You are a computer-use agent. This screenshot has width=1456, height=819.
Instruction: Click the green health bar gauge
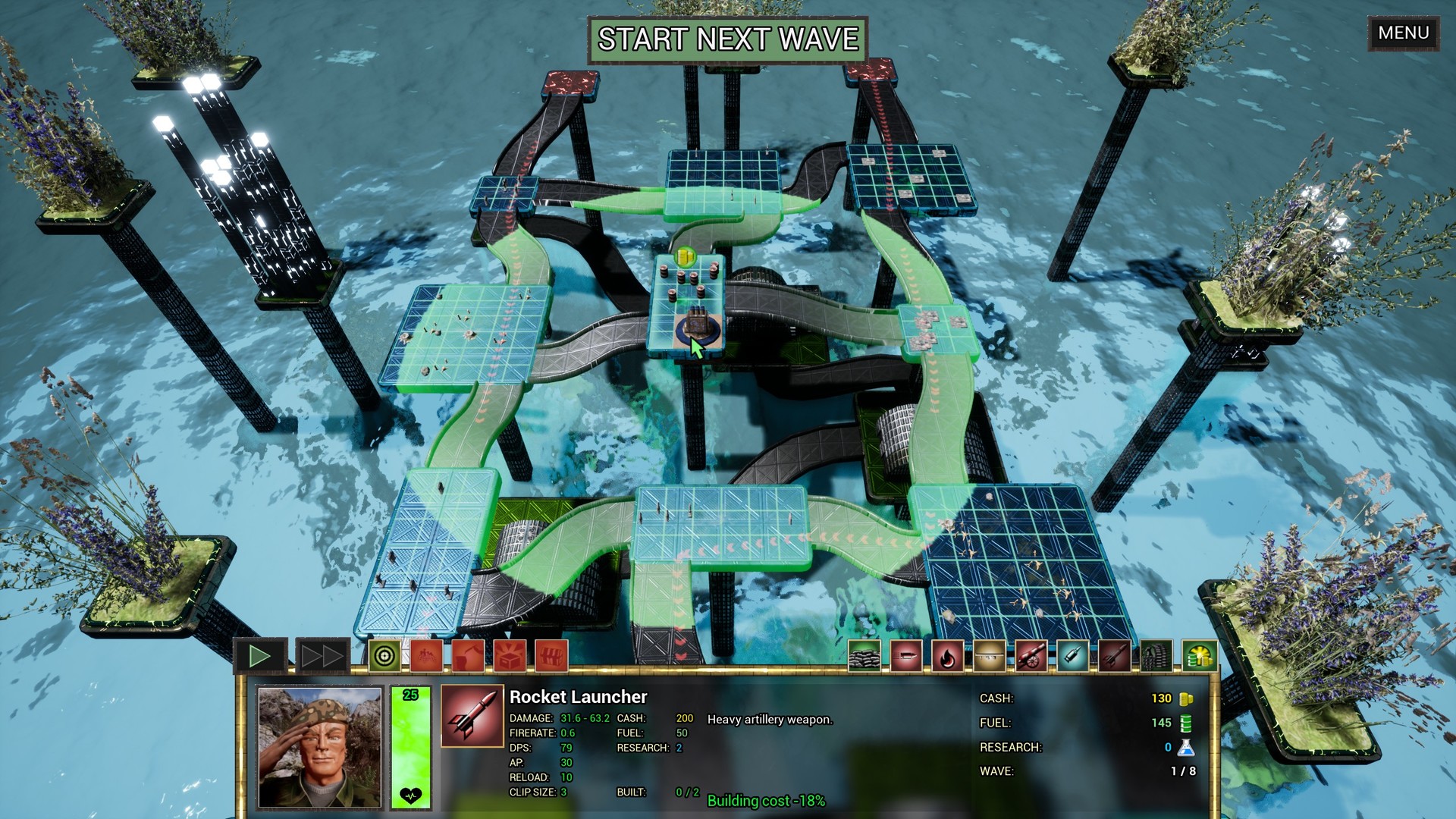[x=409, y=747]
